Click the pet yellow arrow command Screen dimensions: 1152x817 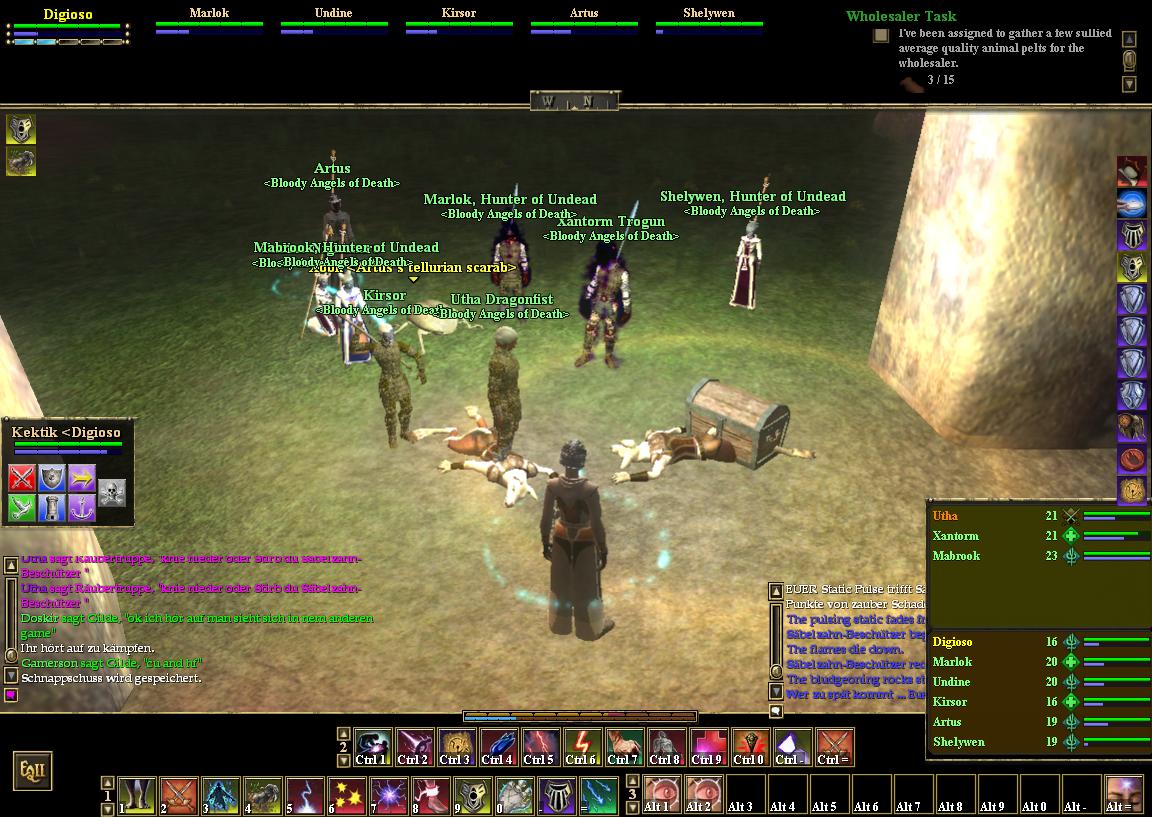(x=82, y=477)
